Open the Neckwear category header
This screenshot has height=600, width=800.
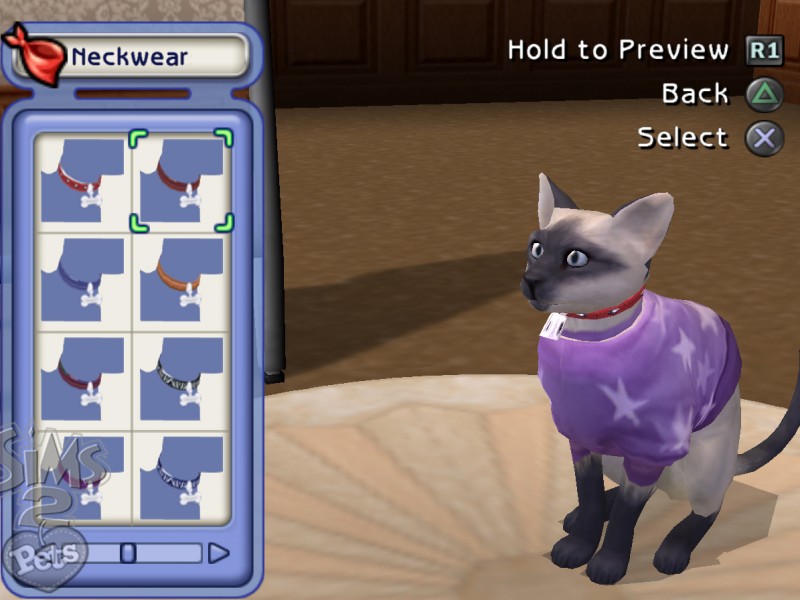point(128,56)
